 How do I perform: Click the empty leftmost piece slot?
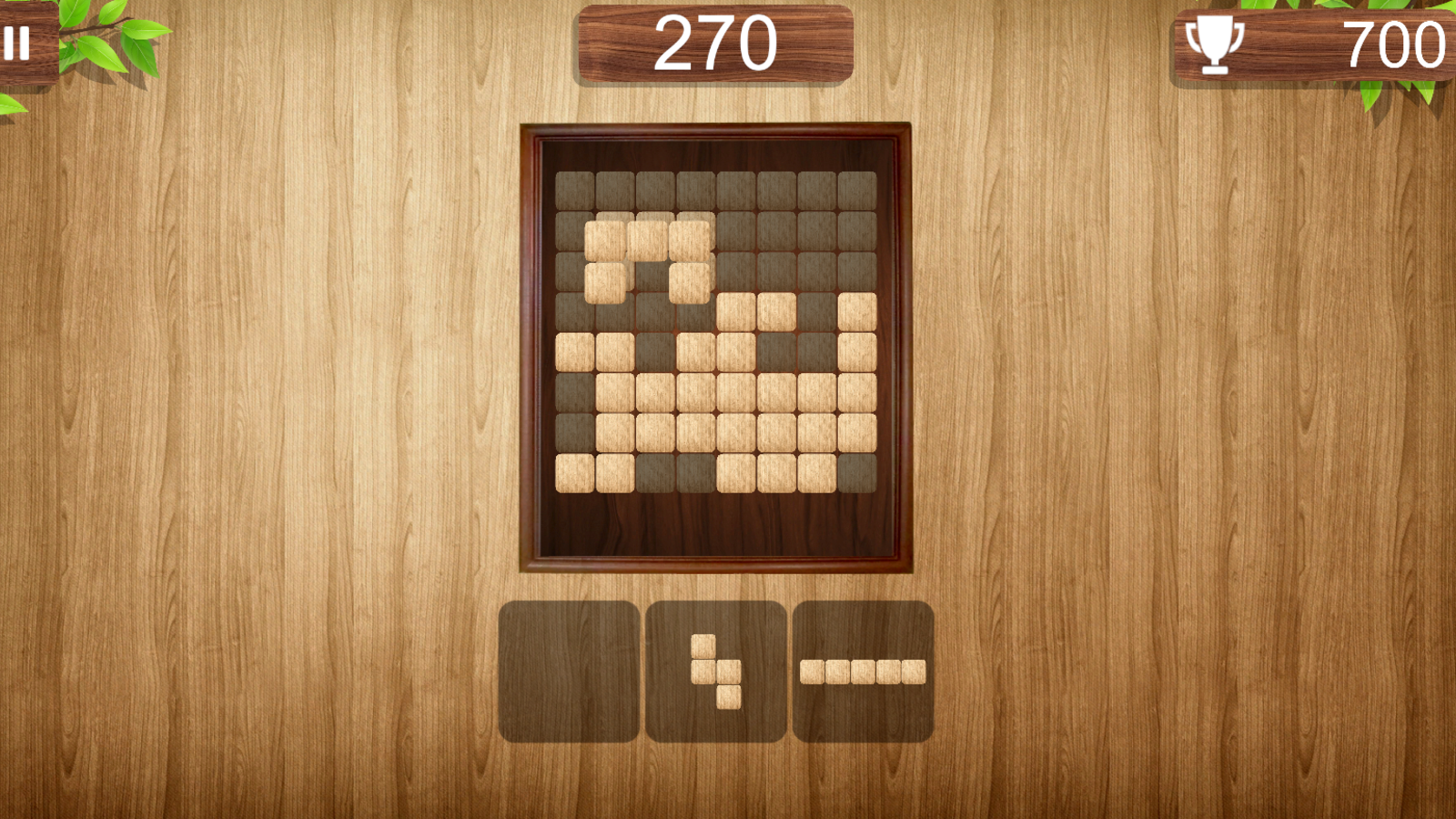(x=568, y=672)
